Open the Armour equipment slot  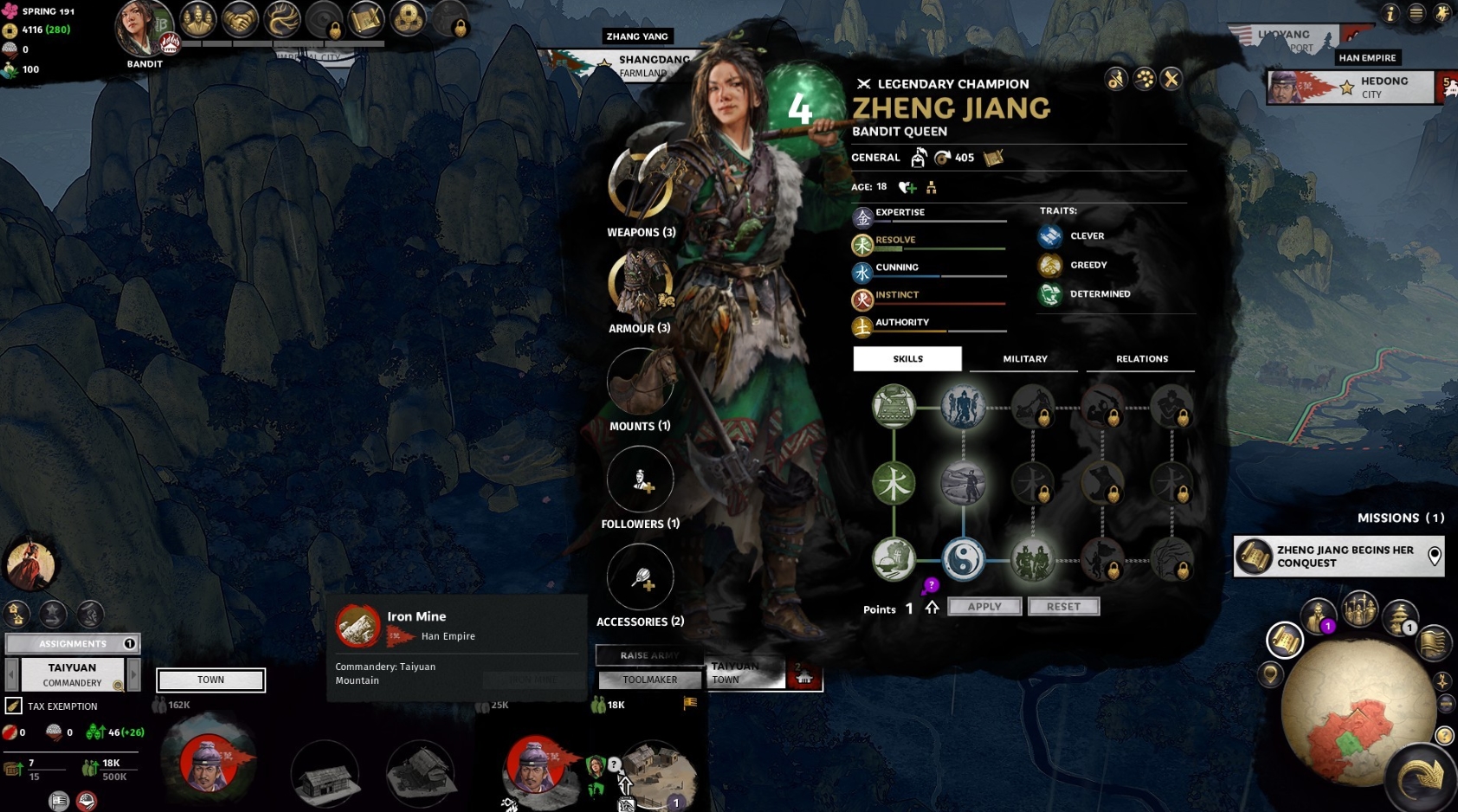click(x=640, y=282)
